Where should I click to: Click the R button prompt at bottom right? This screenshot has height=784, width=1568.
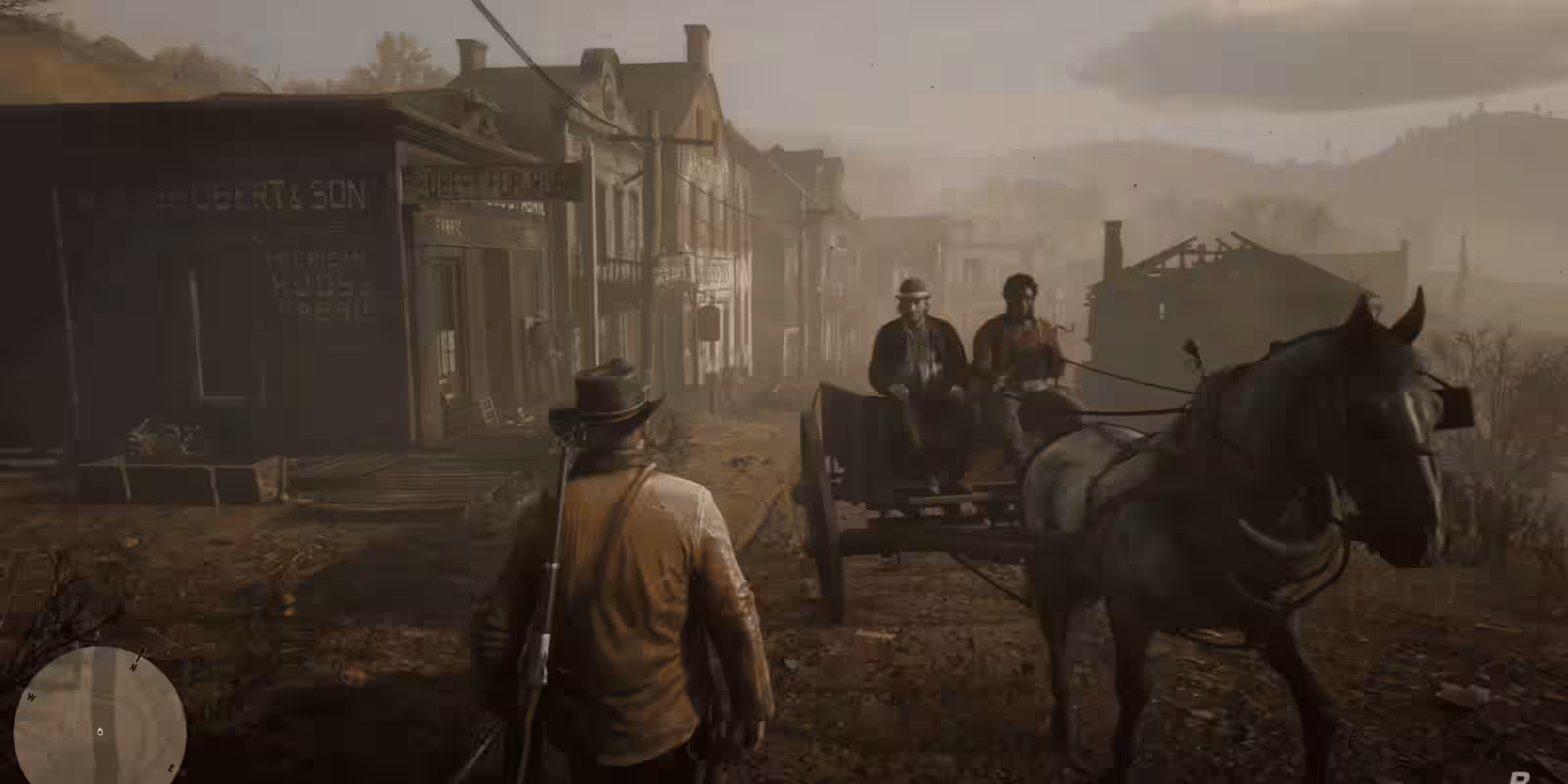[1521, 777]
